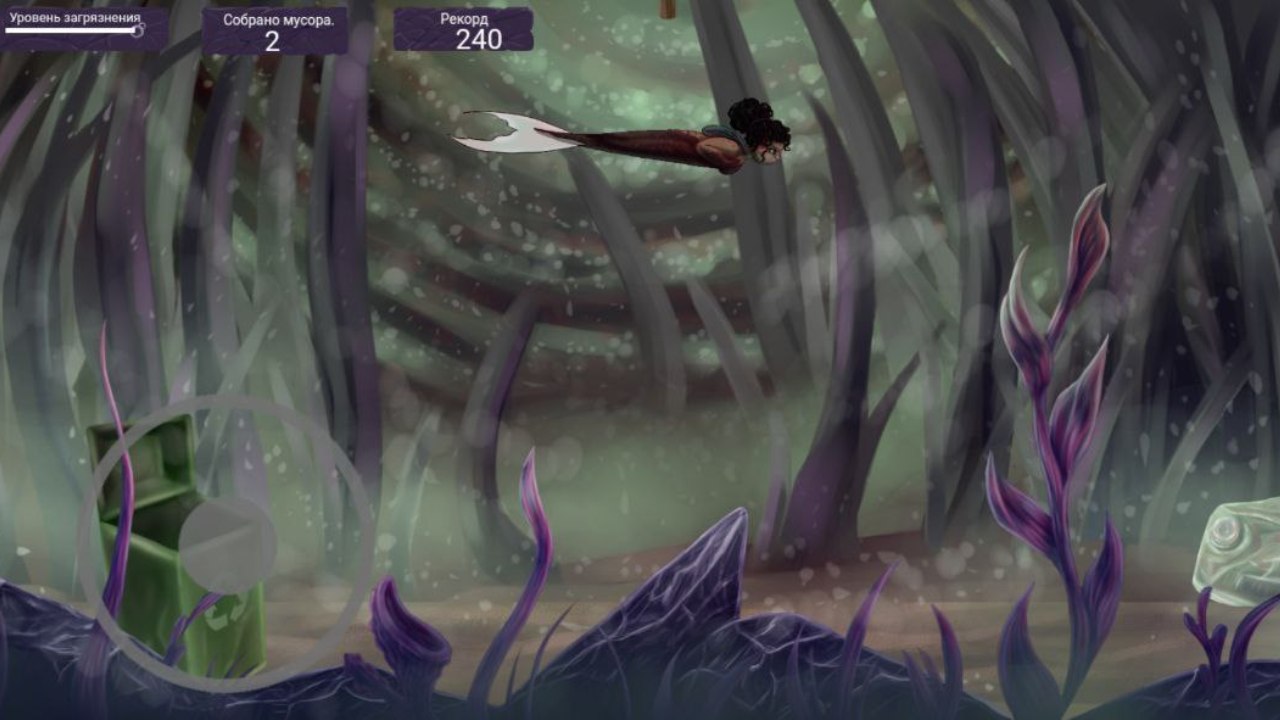Select the Рекорд header text
The height and width of the screenshot is (720, 1280).
464,17
